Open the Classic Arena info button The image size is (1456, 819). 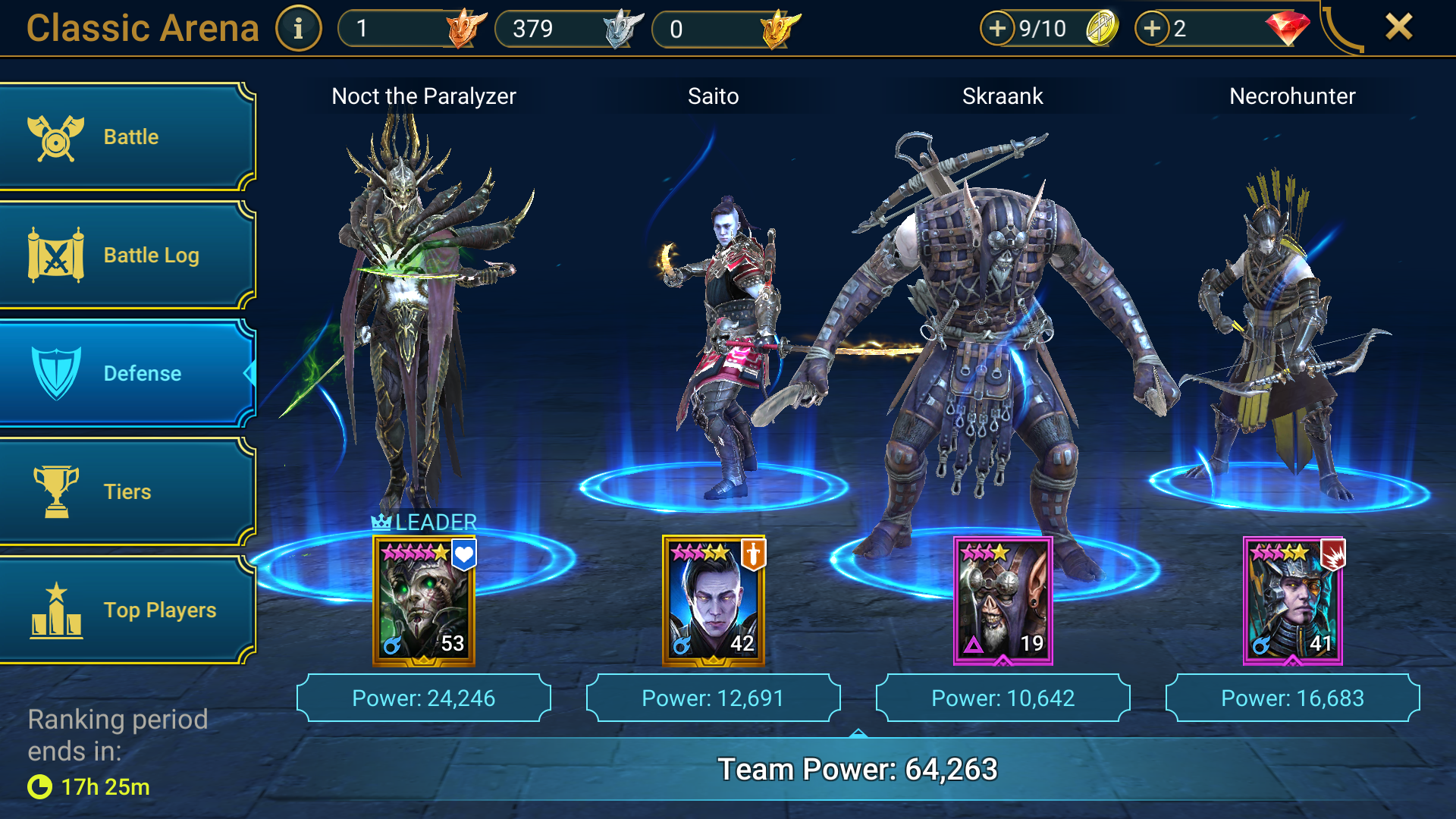[298, 29]
